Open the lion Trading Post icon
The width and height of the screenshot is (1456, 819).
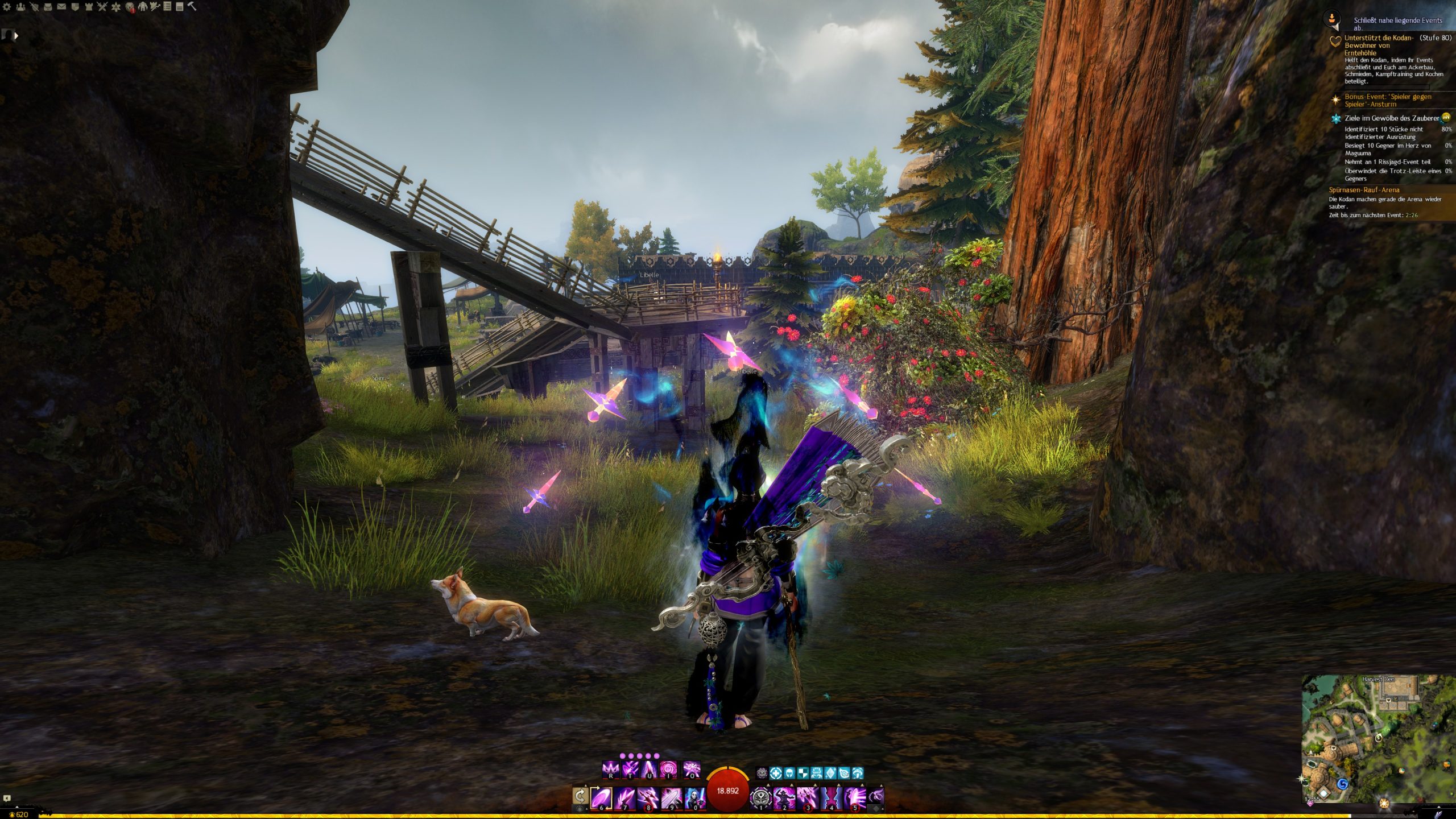pos(130,7)
